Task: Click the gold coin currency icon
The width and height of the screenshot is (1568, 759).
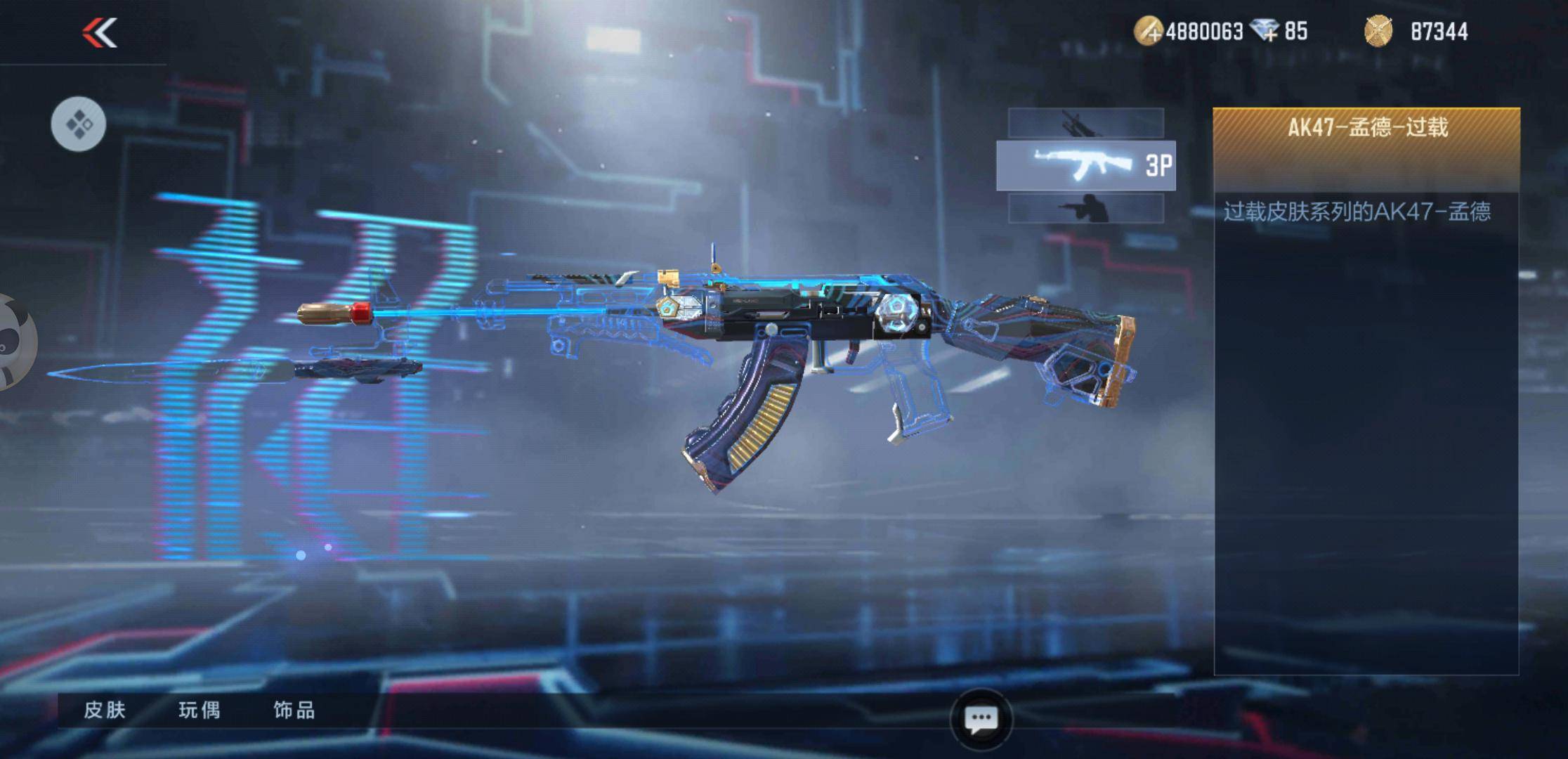Action: [x=1149, y=32]
